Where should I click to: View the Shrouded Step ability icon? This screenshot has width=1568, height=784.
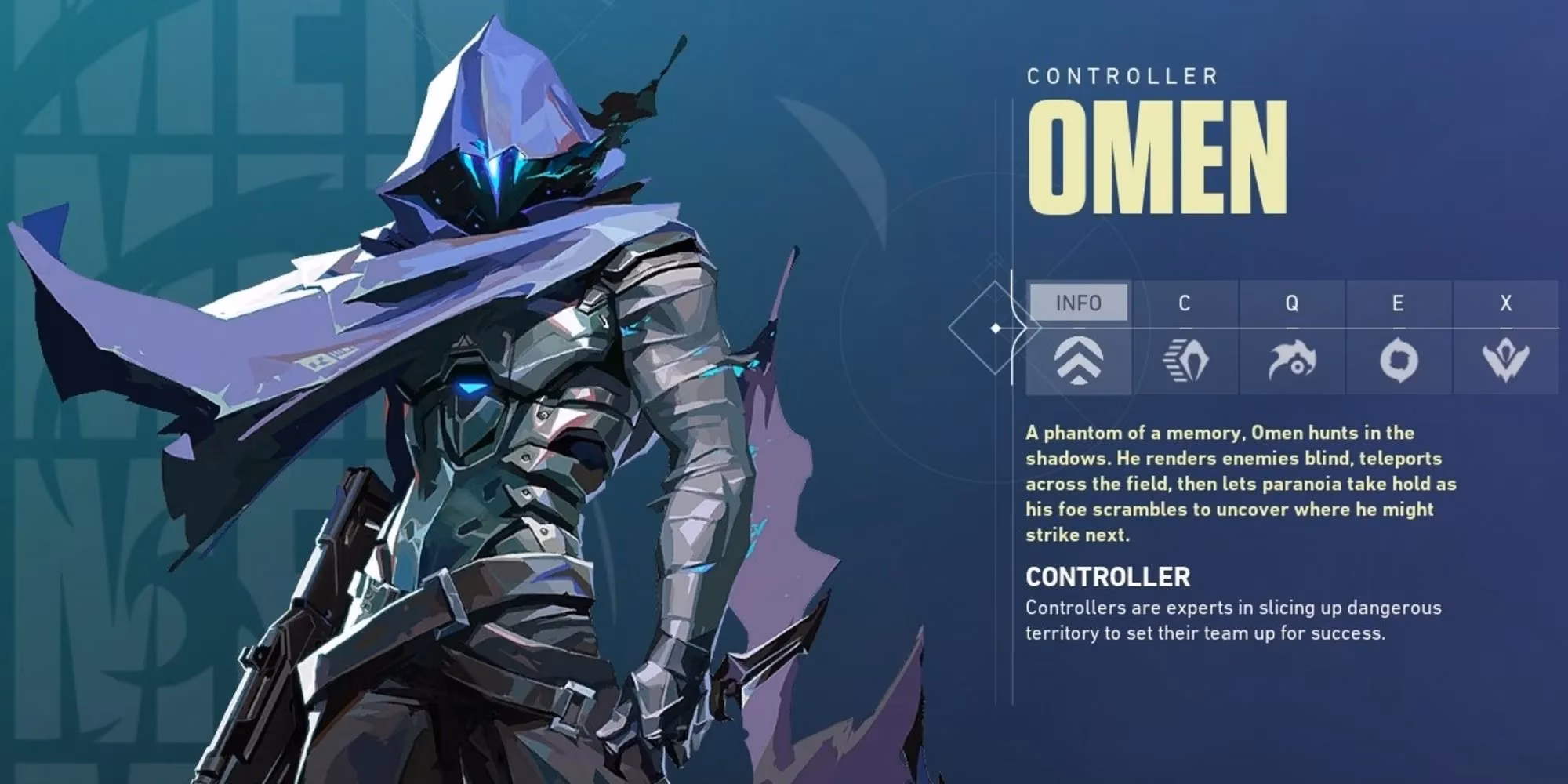click(1185, 361)
